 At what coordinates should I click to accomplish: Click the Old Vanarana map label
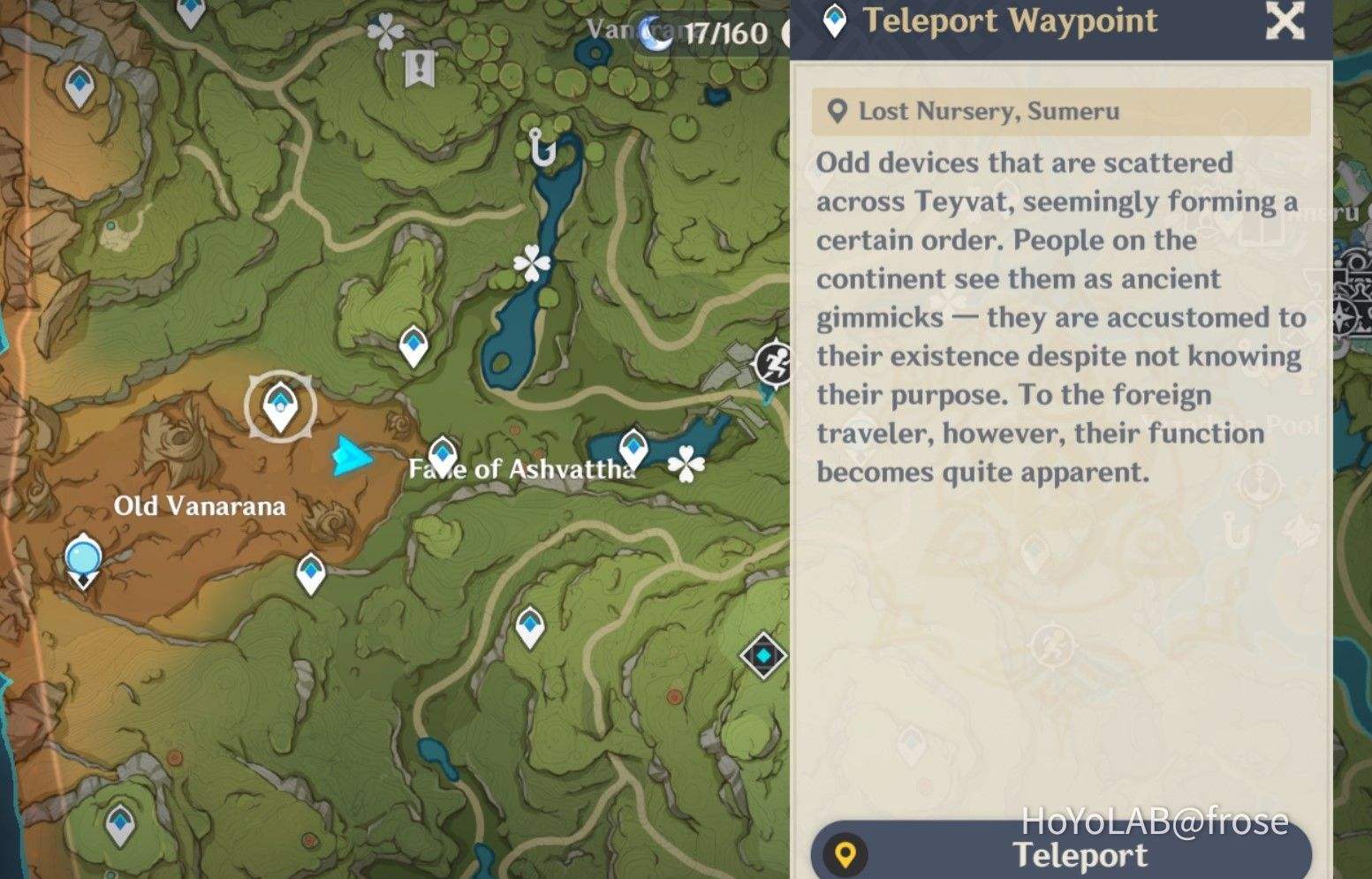(x=201, y=505)
